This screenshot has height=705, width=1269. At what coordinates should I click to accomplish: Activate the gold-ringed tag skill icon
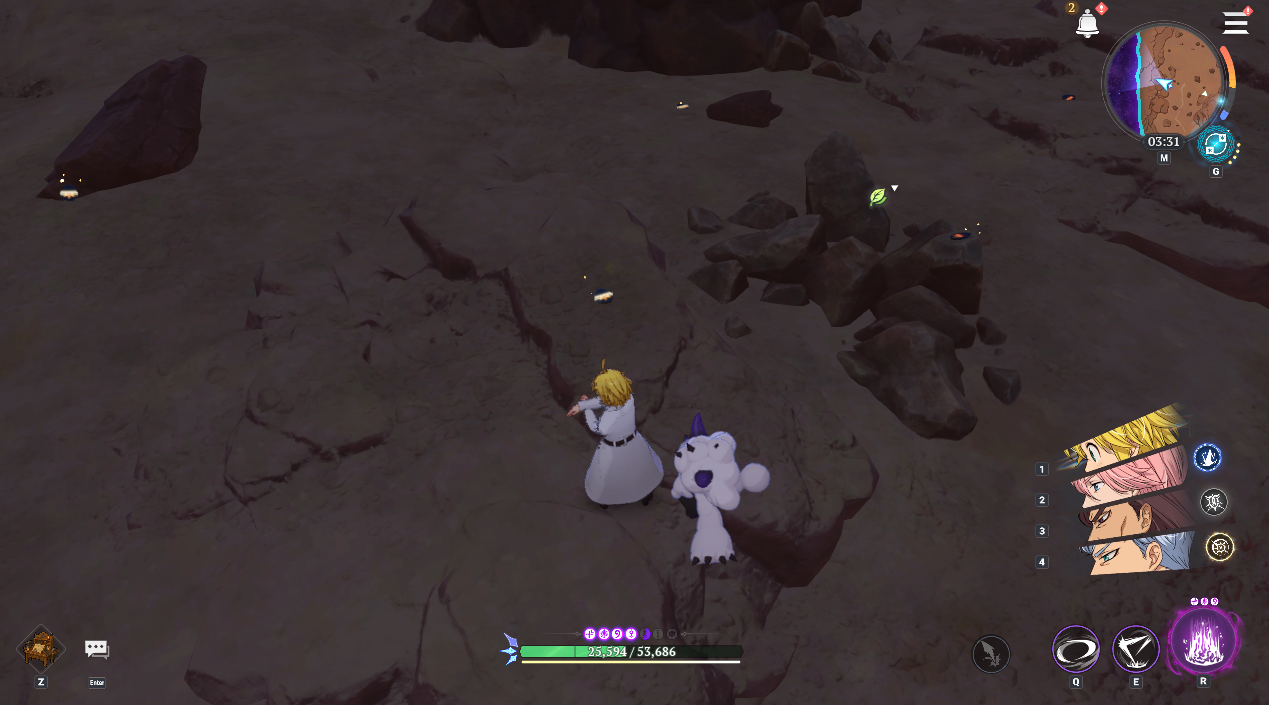click(x=1219, y=546)
